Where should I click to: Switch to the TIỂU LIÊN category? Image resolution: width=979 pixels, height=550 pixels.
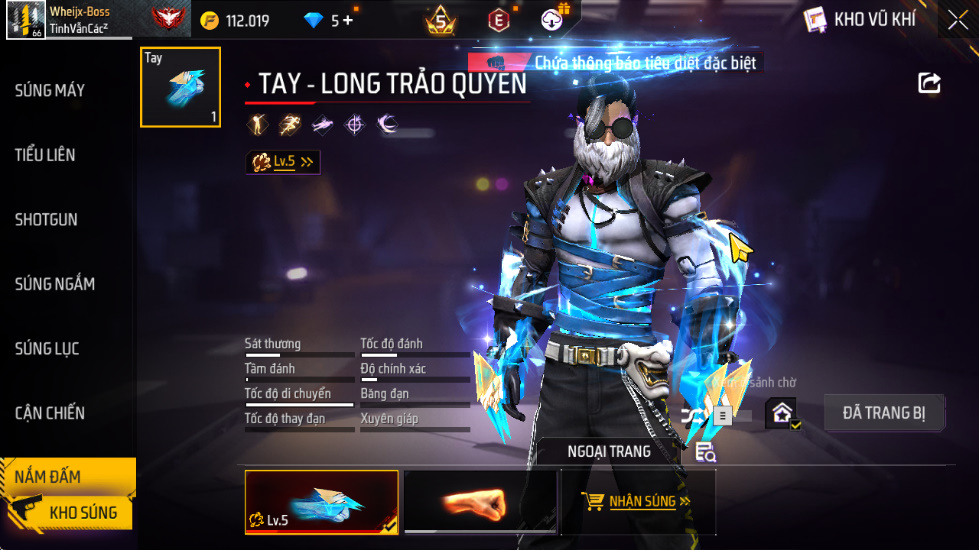point(45,155)
